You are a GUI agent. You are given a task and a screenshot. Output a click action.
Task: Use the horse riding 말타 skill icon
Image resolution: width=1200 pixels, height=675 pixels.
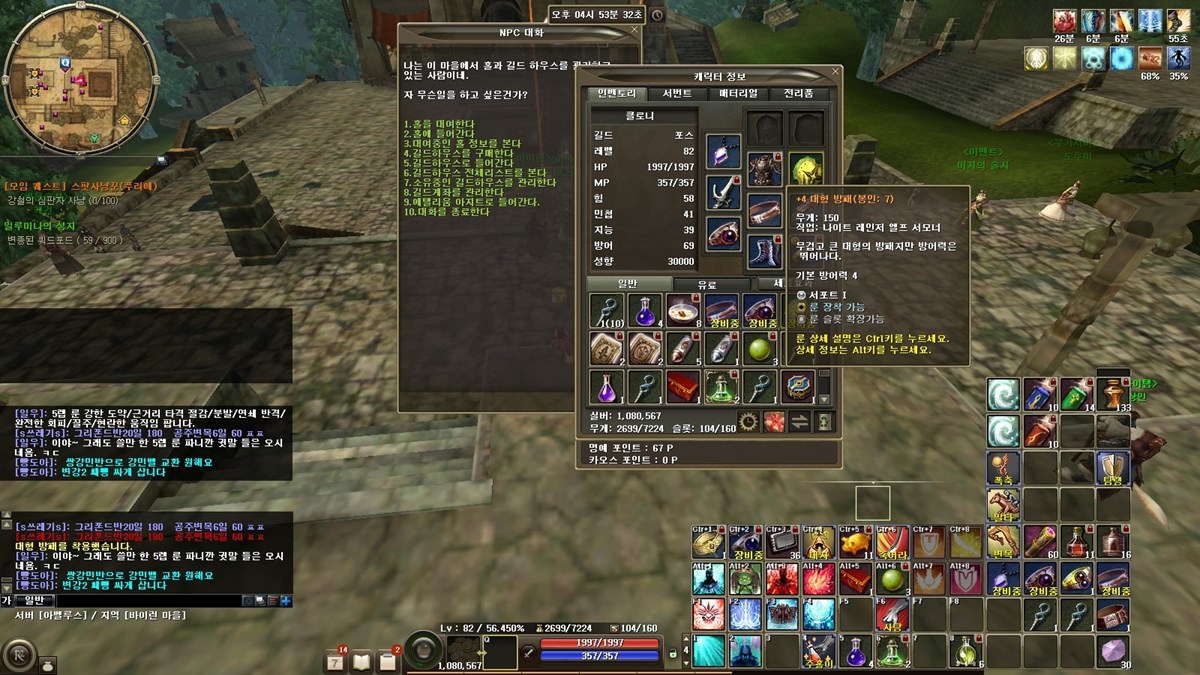1003,504
